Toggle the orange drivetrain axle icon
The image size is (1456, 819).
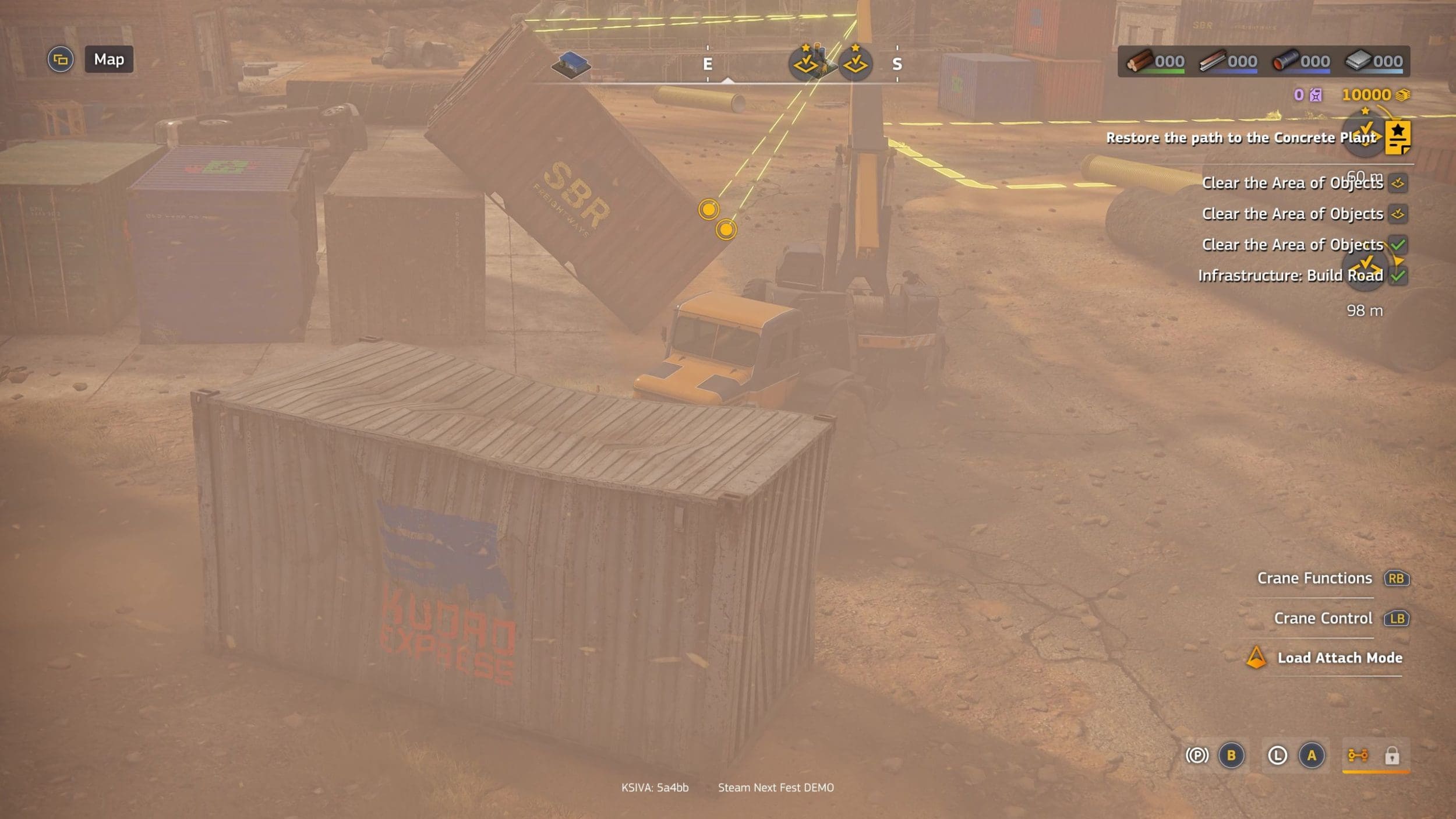1358,756
